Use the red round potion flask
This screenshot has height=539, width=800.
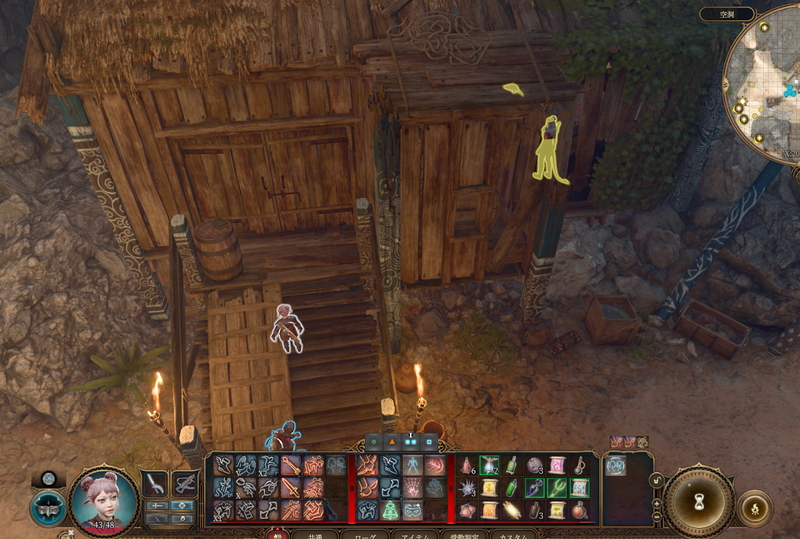579,509
